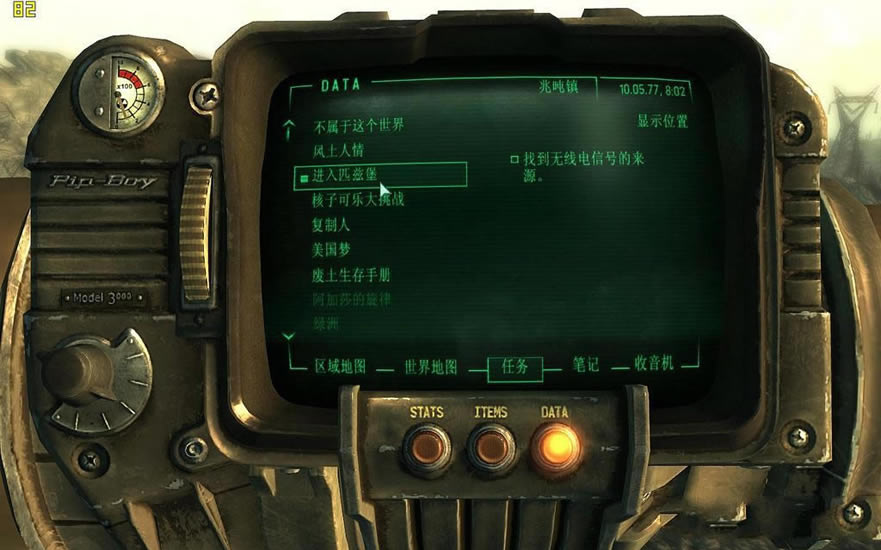Click the glowing DATA button
The width and height of the screenshot is (881, 550).
point(555,446)
